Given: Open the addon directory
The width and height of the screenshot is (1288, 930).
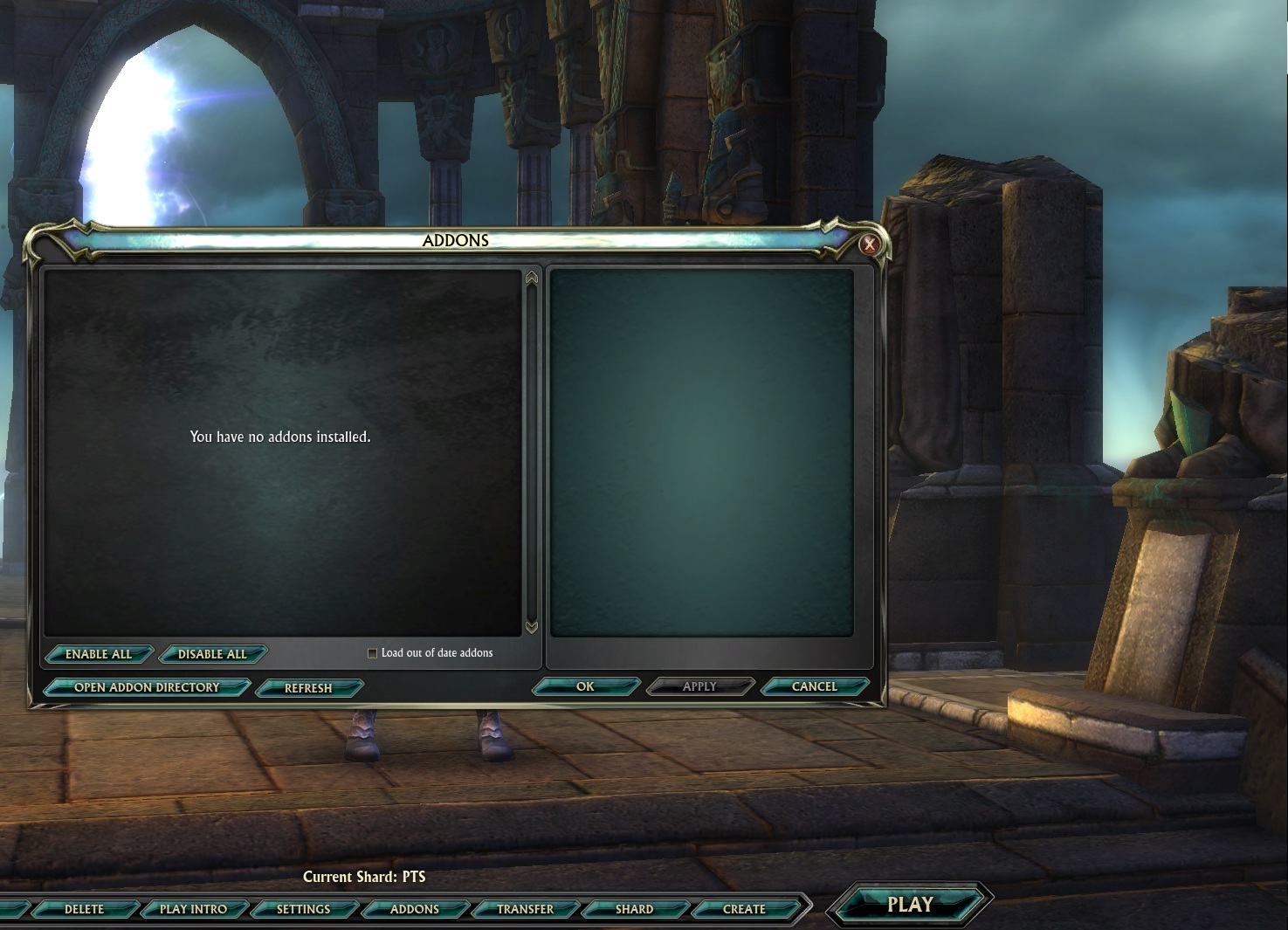Looking at the screenshot, I should (147, 687).
